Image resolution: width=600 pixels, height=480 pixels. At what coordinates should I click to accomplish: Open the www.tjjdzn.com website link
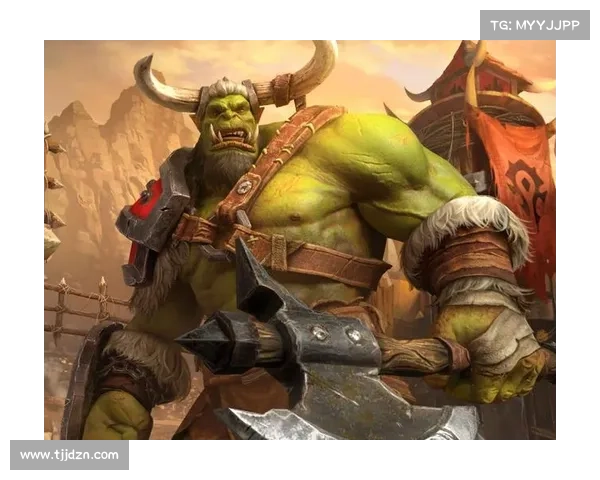70,455
